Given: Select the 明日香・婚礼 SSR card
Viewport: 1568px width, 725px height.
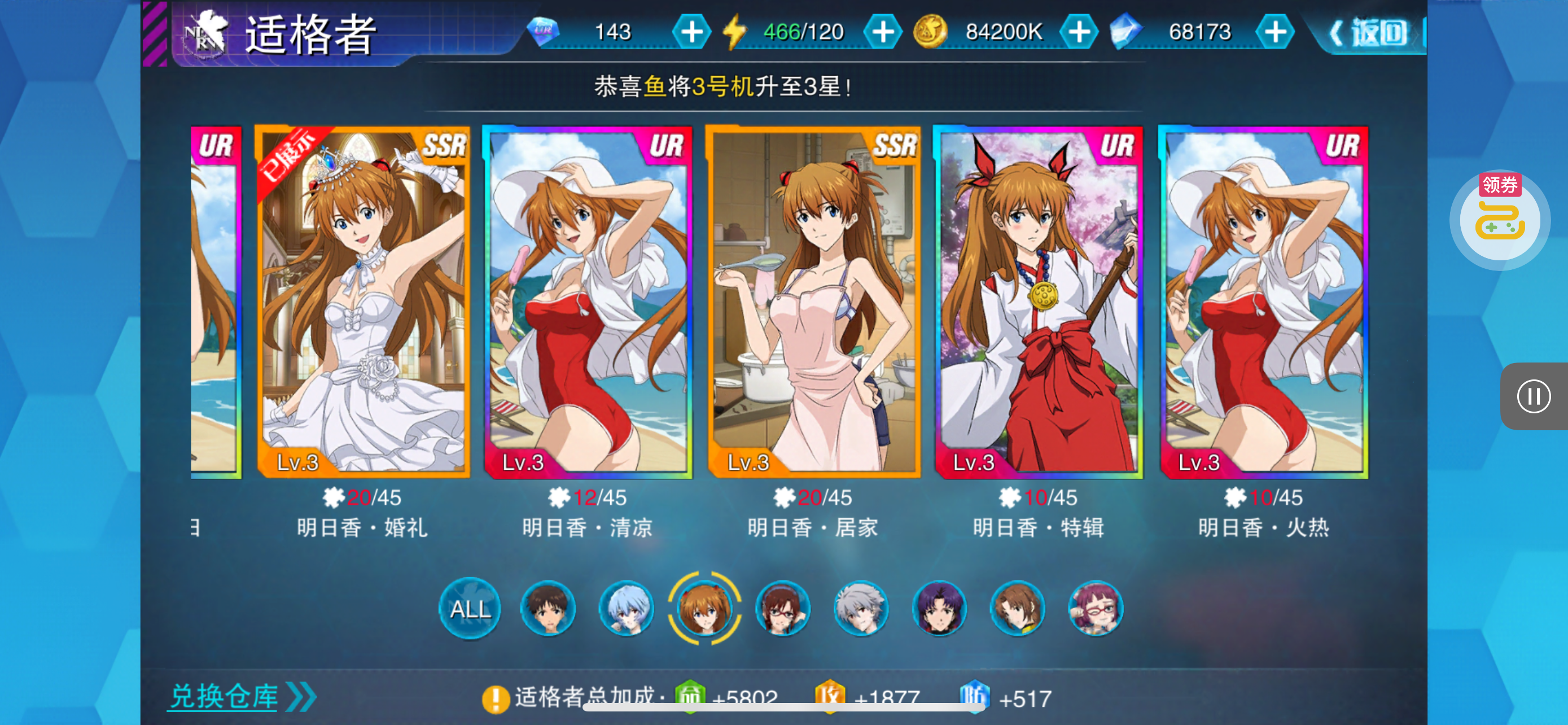Looking at the screenshot, I should (363, 303).
